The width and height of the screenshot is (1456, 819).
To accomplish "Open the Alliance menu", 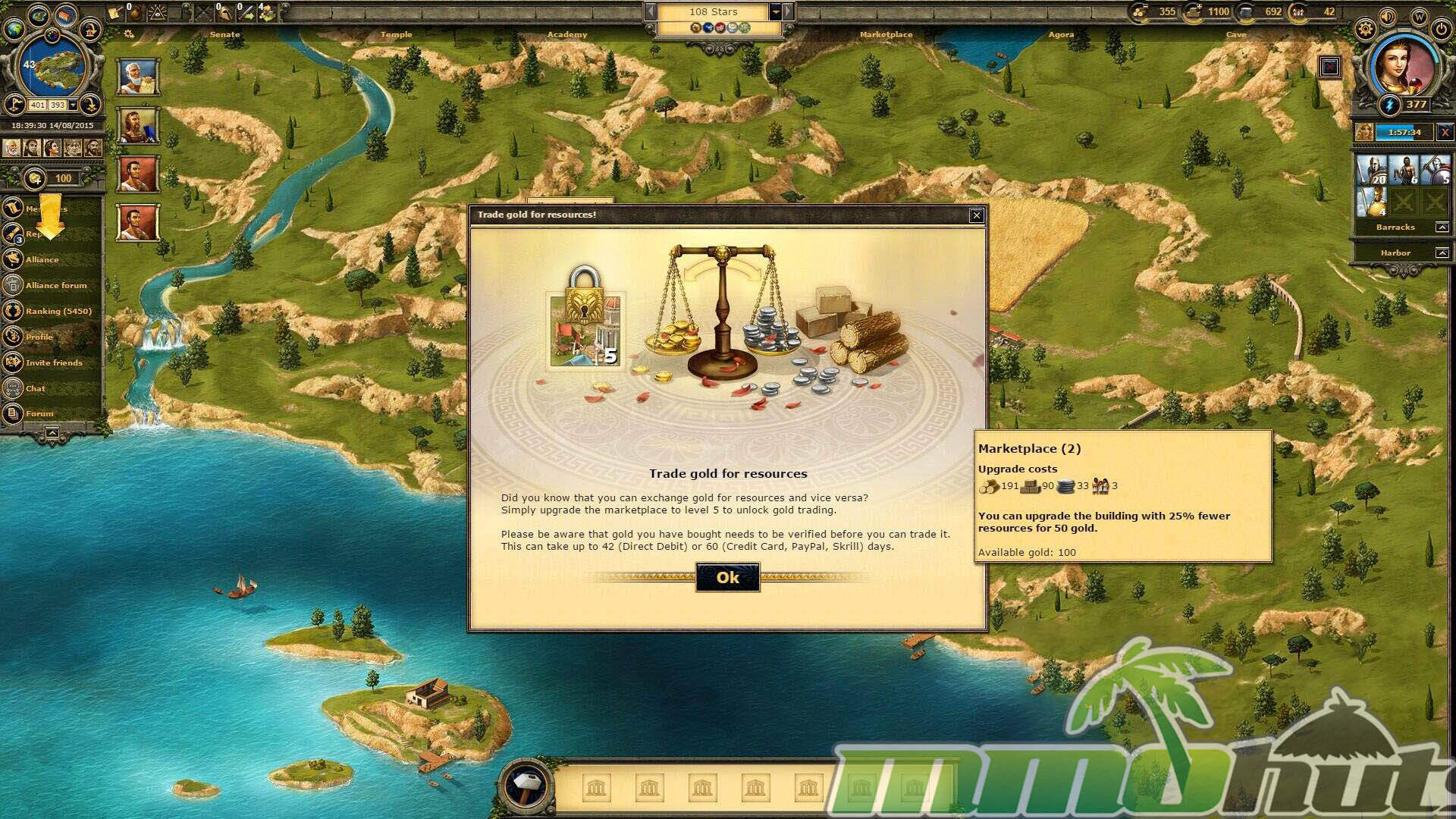I will click(42, 259).
